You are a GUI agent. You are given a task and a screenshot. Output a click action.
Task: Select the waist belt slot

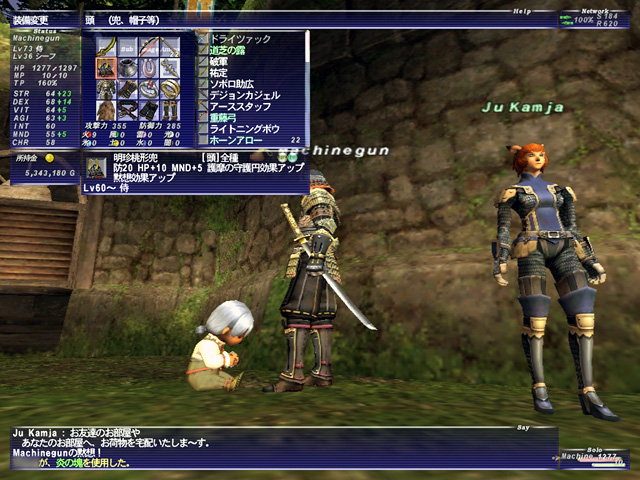click(127, 110)
